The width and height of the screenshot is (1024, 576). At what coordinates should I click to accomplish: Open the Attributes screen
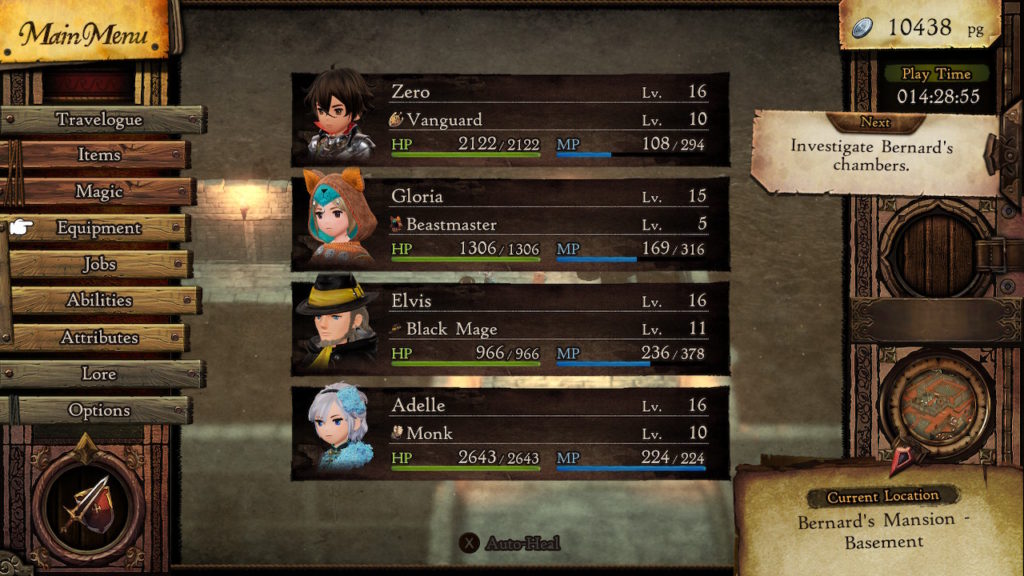tap(99, 337)
